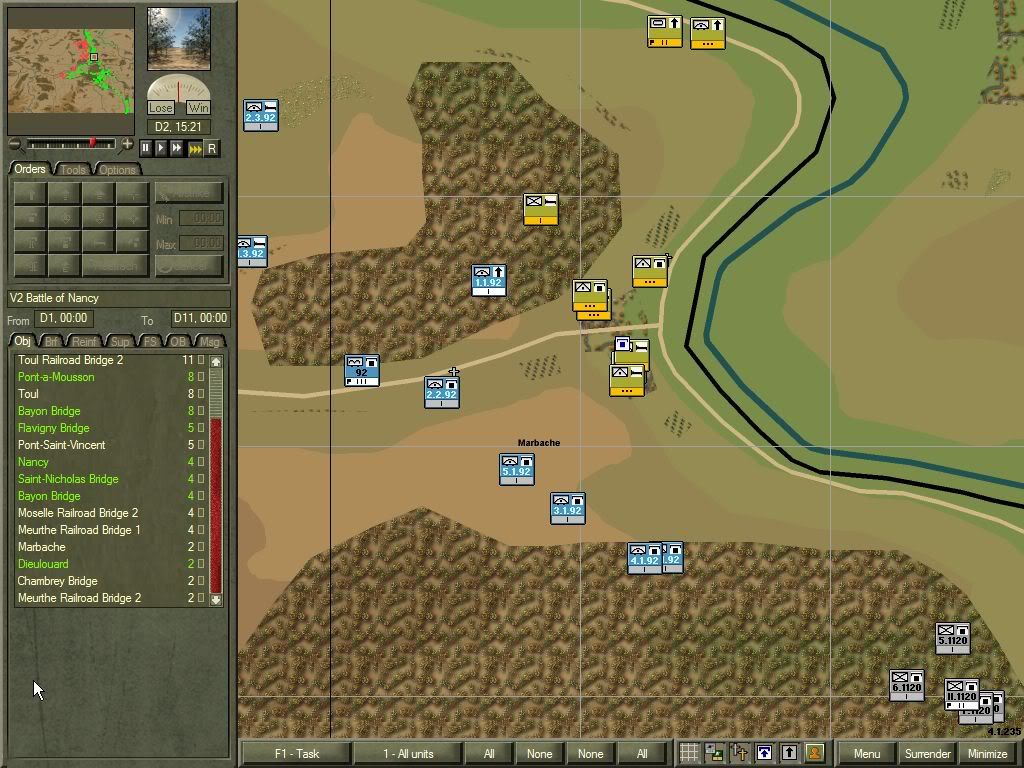
Task: Minimize the game window
Action: click(987, 754)
